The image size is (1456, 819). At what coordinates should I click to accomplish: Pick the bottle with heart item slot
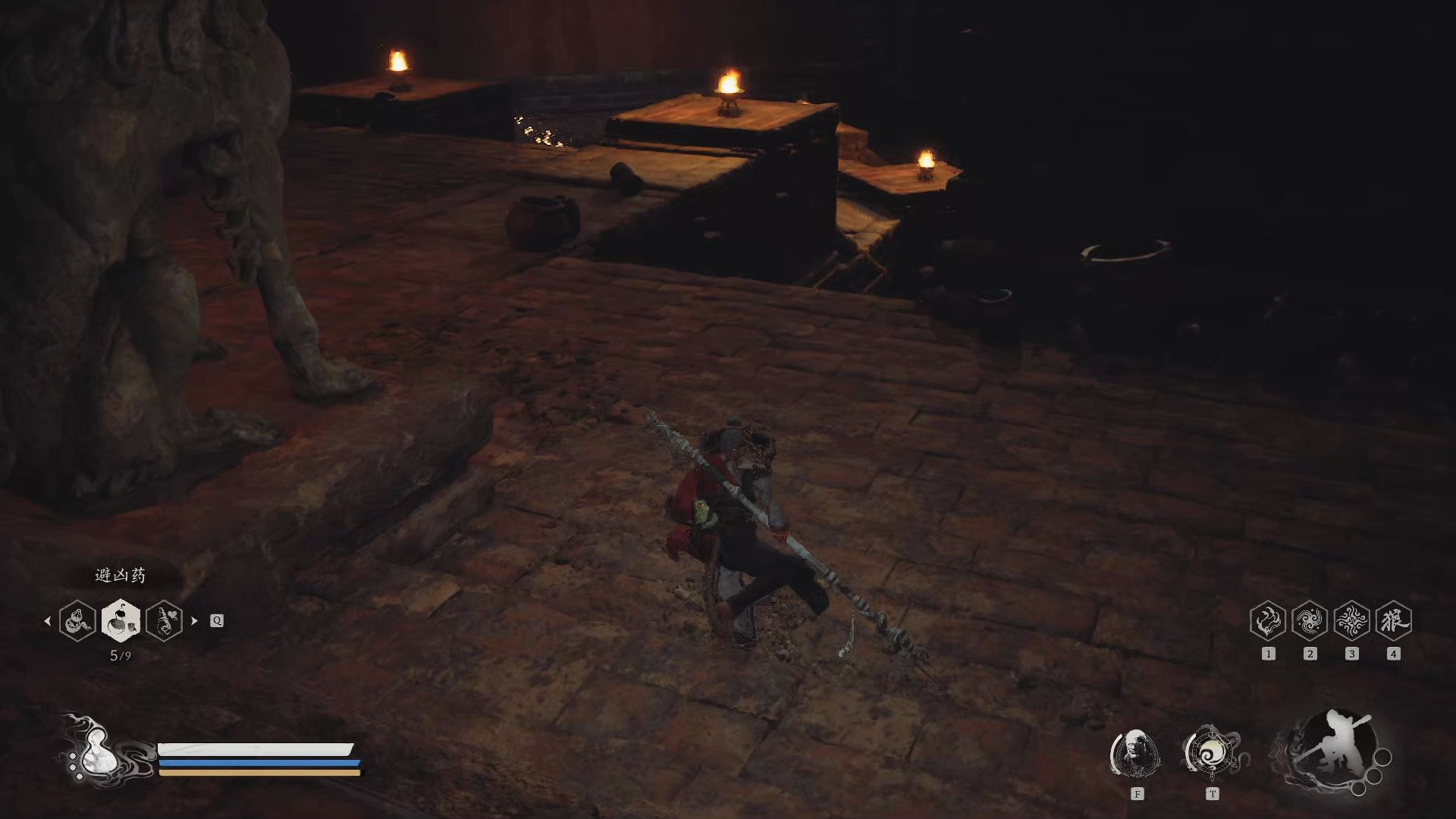tap(165, 620)
